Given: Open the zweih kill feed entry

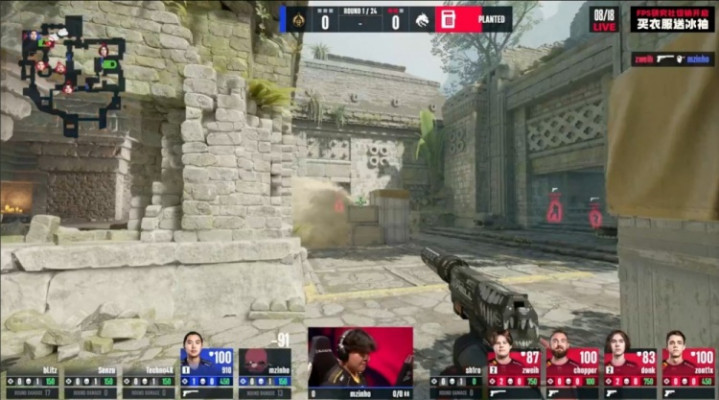Looking at the screenshot, I should pos(671,59).
